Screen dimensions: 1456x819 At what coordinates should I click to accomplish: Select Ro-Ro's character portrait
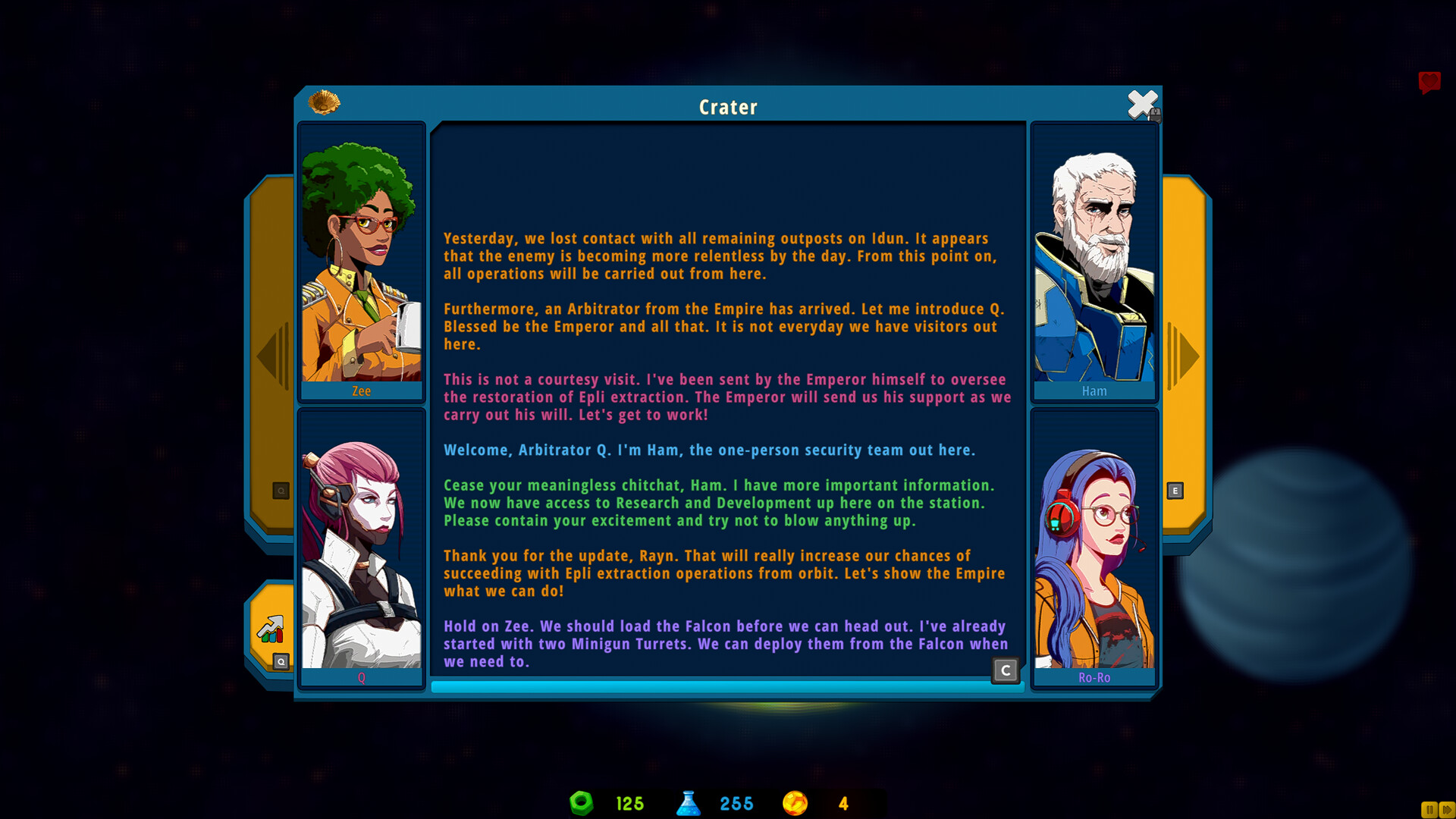pos(1094,542)
